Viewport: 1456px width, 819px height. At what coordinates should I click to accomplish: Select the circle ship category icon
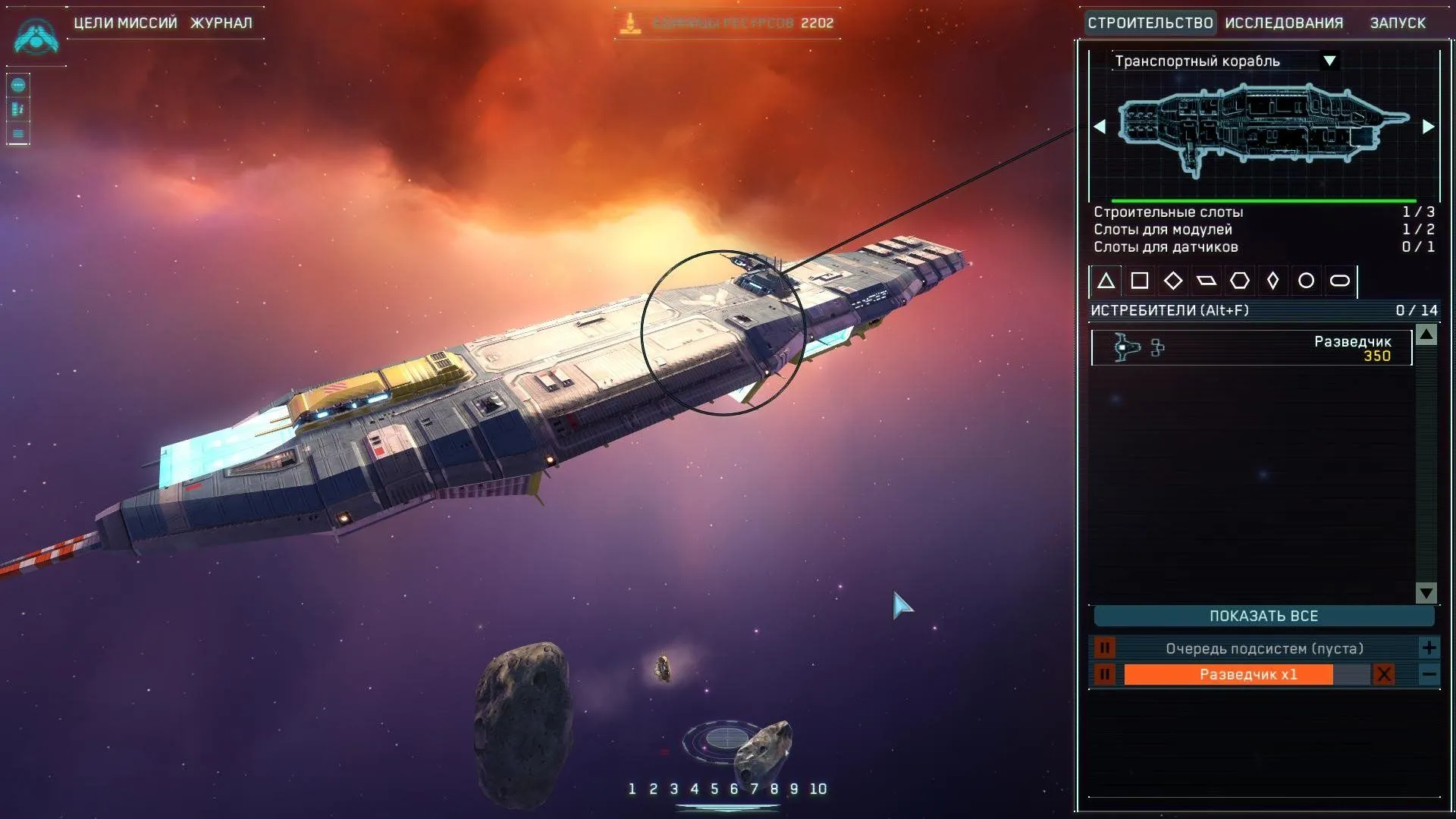click(1306, 281)
